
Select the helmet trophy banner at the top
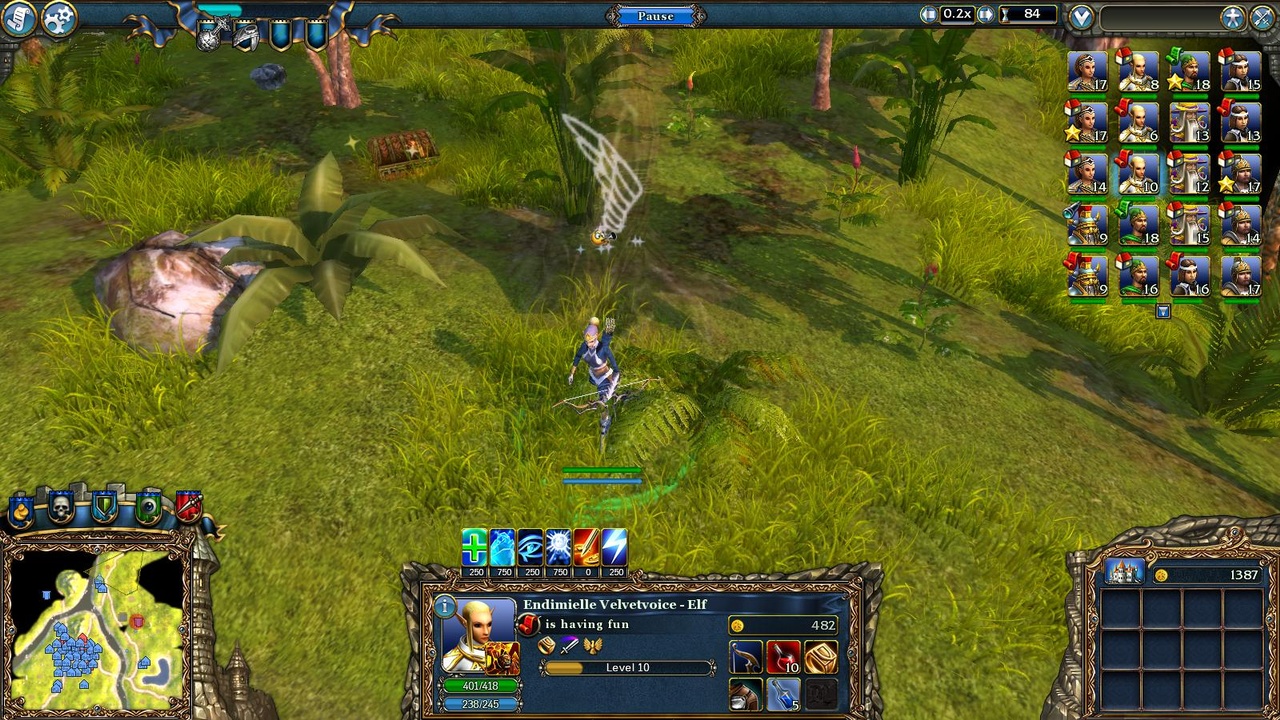coord(245,38)
